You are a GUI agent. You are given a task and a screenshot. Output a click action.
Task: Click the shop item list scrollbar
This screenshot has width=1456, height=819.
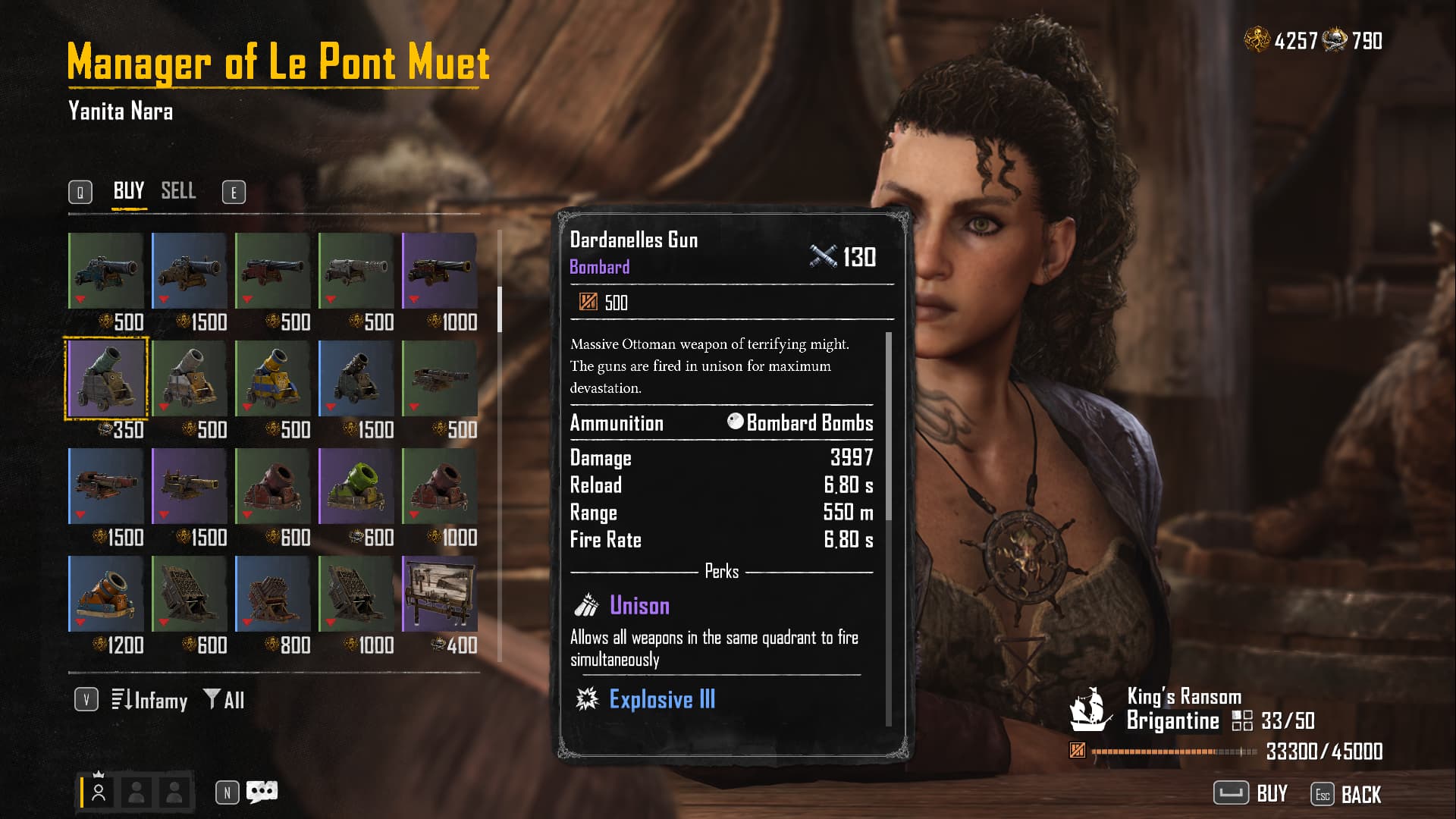click(x=499, y=309)
